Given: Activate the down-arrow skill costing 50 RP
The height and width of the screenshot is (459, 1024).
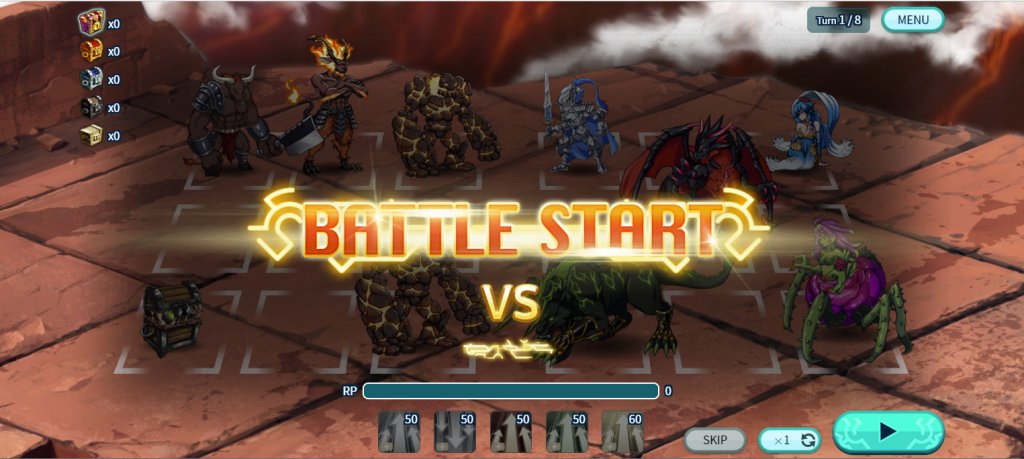Looking at the screenshot, I should tap(455, 432).
